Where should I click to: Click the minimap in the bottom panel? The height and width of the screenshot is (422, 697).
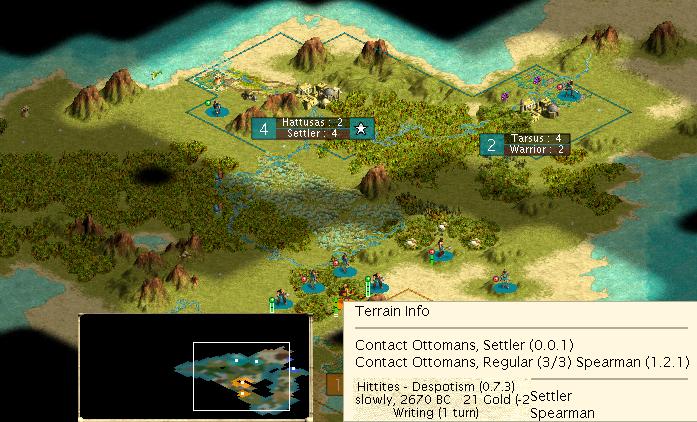pyautogui.click(x=195, y=364)
